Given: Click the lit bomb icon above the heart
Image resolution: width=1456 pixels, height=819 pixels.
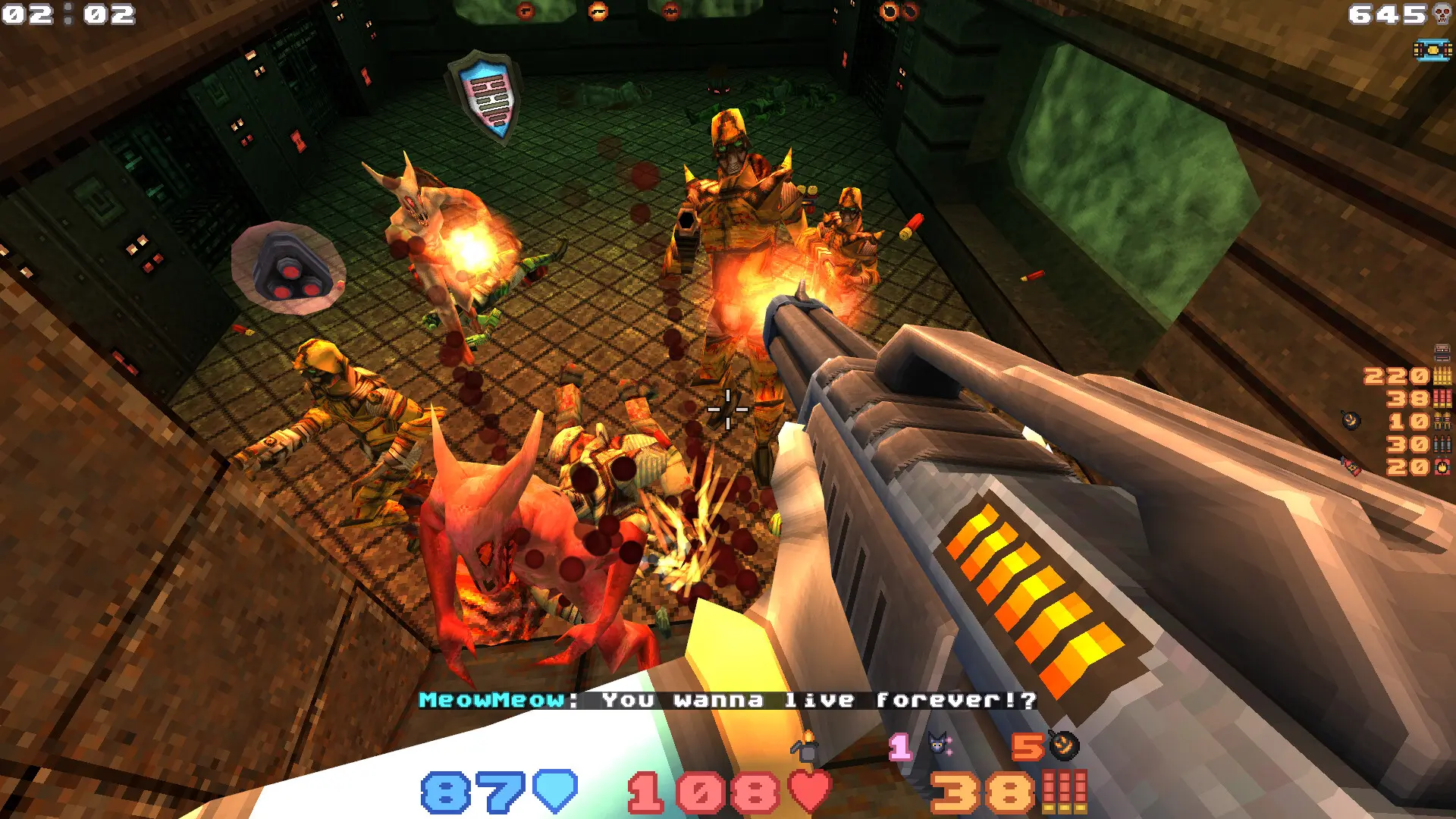Looking at the screenshot, I should 805,746.
